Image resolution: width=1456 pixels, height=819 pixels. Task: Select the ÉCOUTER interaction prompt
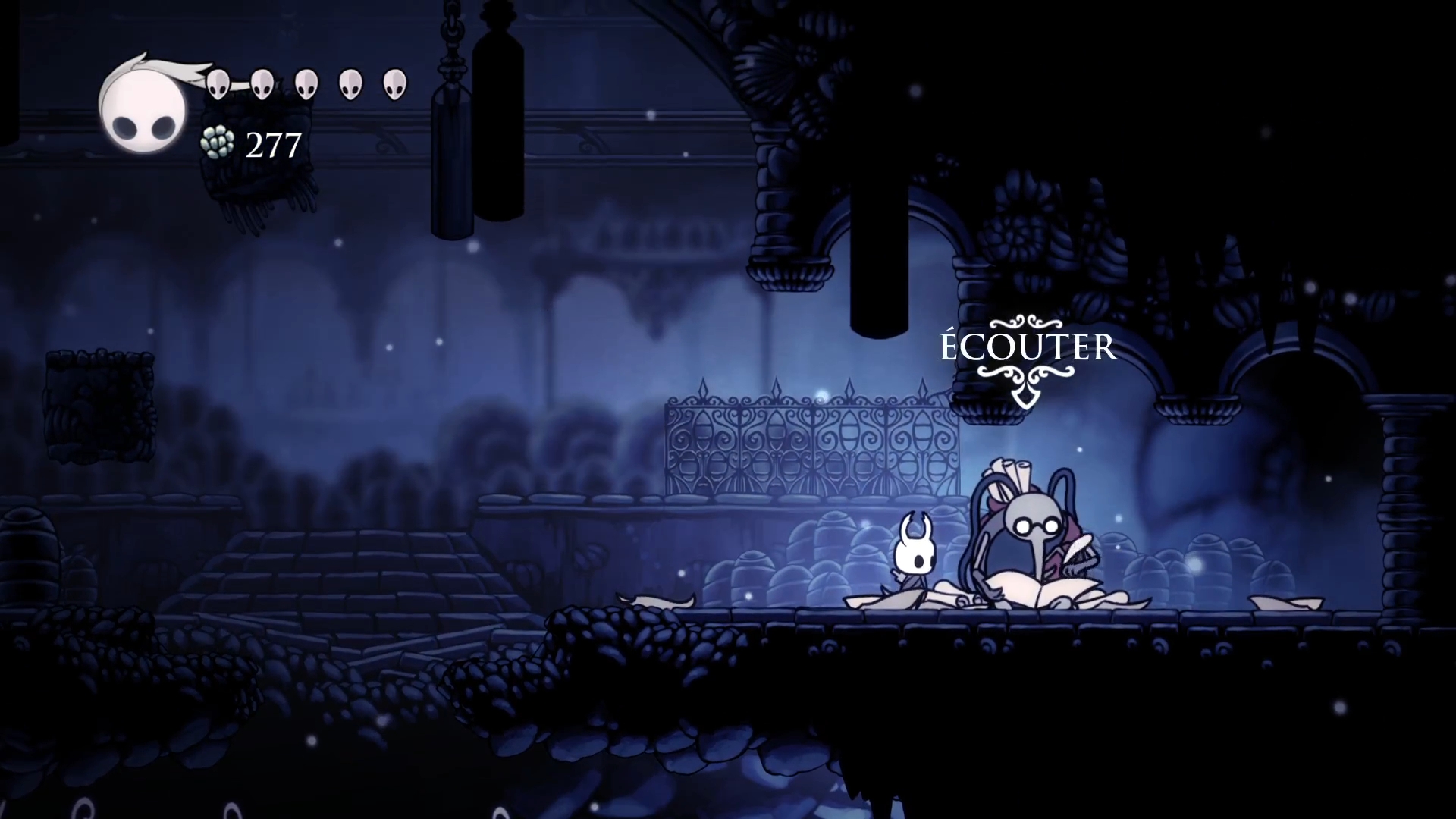pos(1028,348)
